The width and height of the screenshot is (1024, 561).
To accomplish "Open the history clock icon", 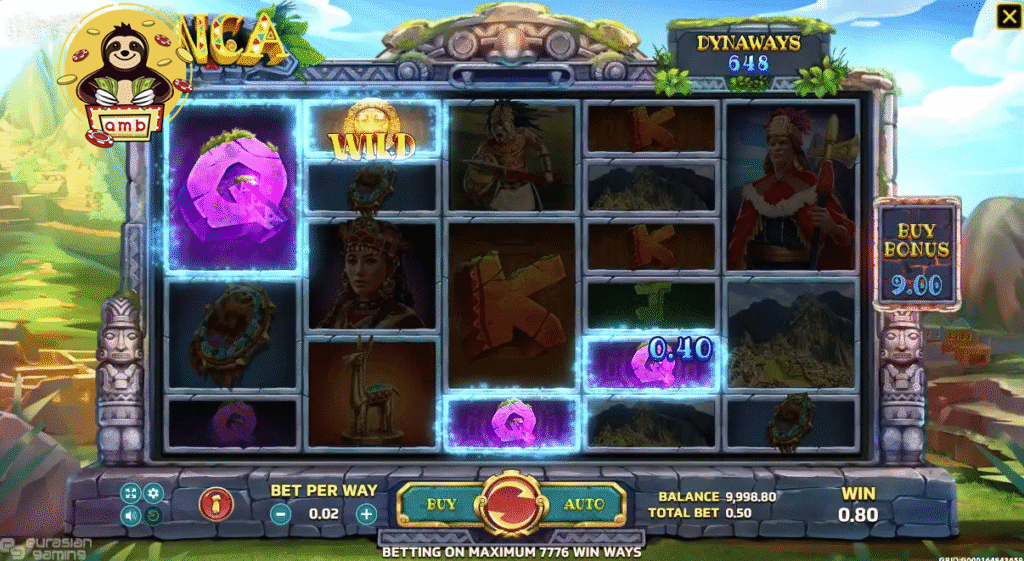I will tap(154, 516).
